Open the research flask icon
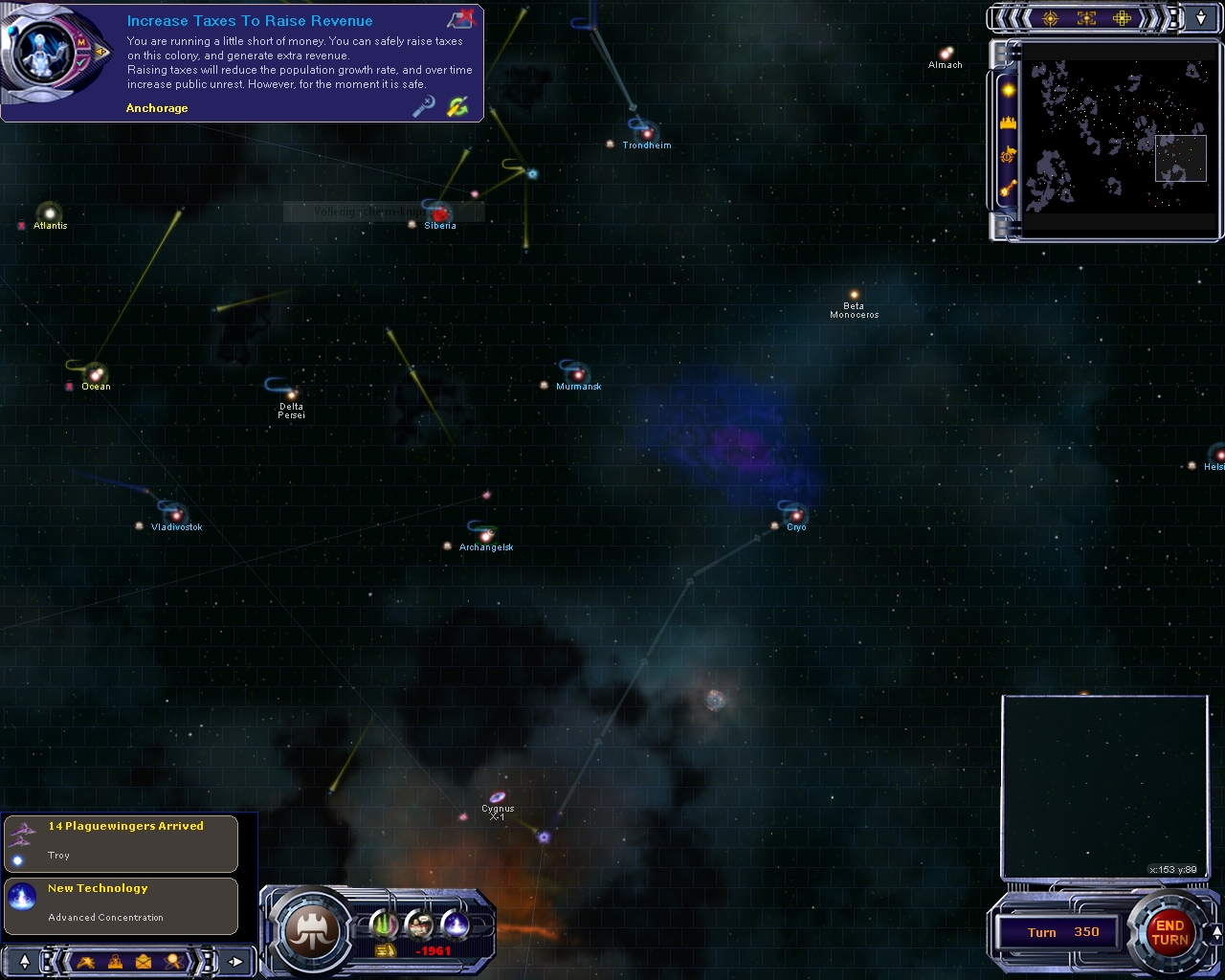Image resolution: width=1225 pixels, height=980 pixels. coord(457,924)
